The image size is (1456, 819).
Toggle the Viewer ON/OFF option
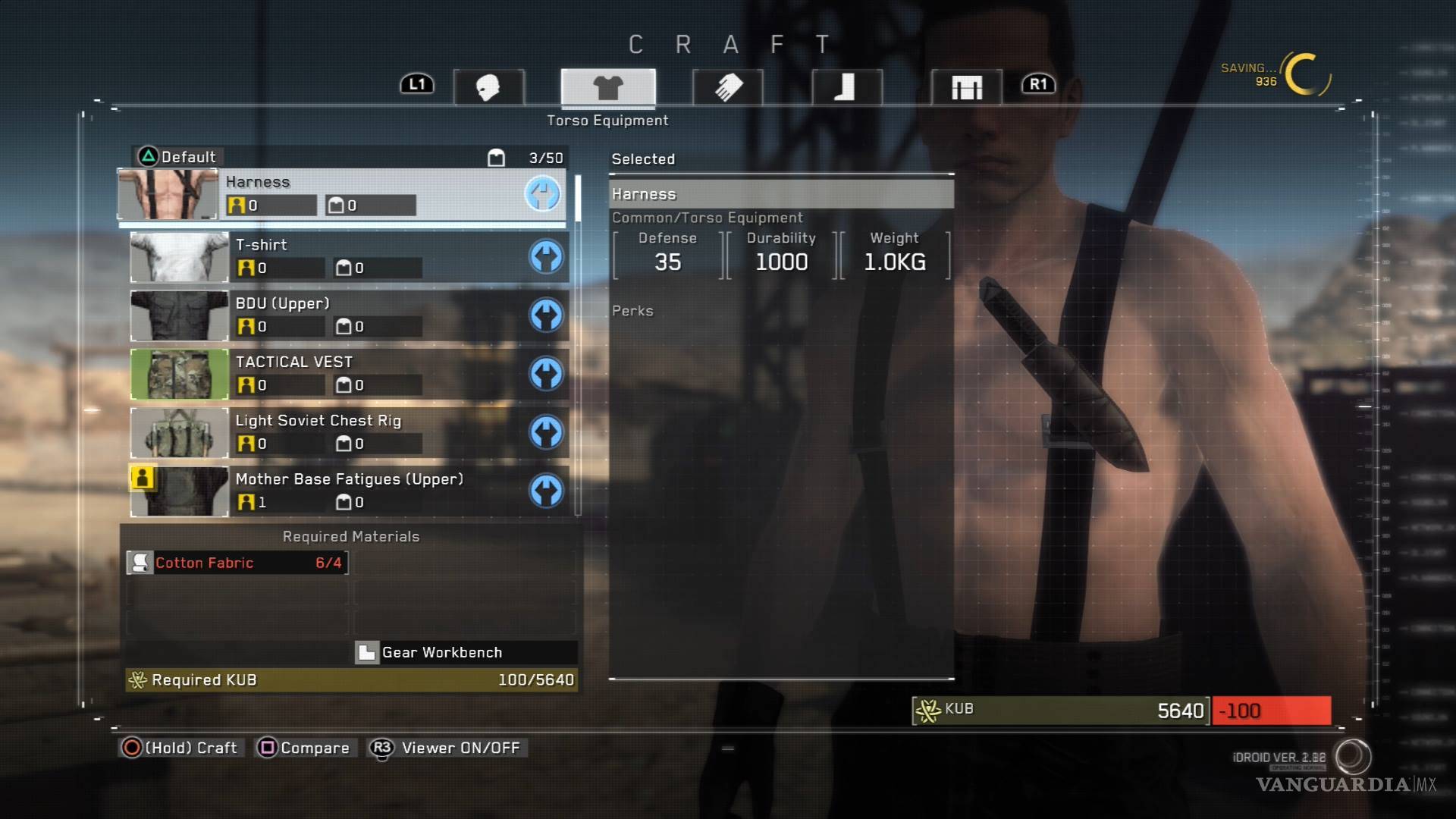pos(446,748)
